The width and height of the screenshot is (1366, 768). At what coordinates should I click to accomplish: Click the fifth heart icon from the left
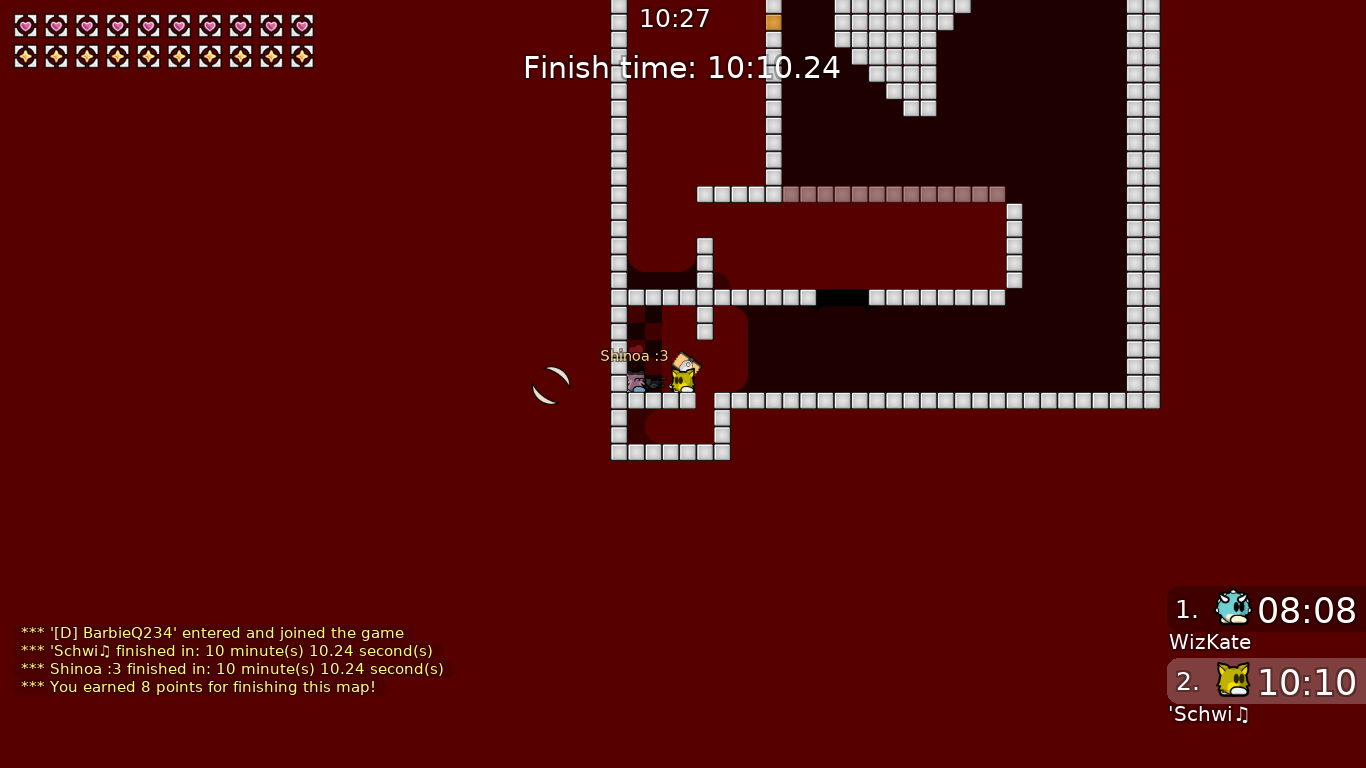point(148,26)
